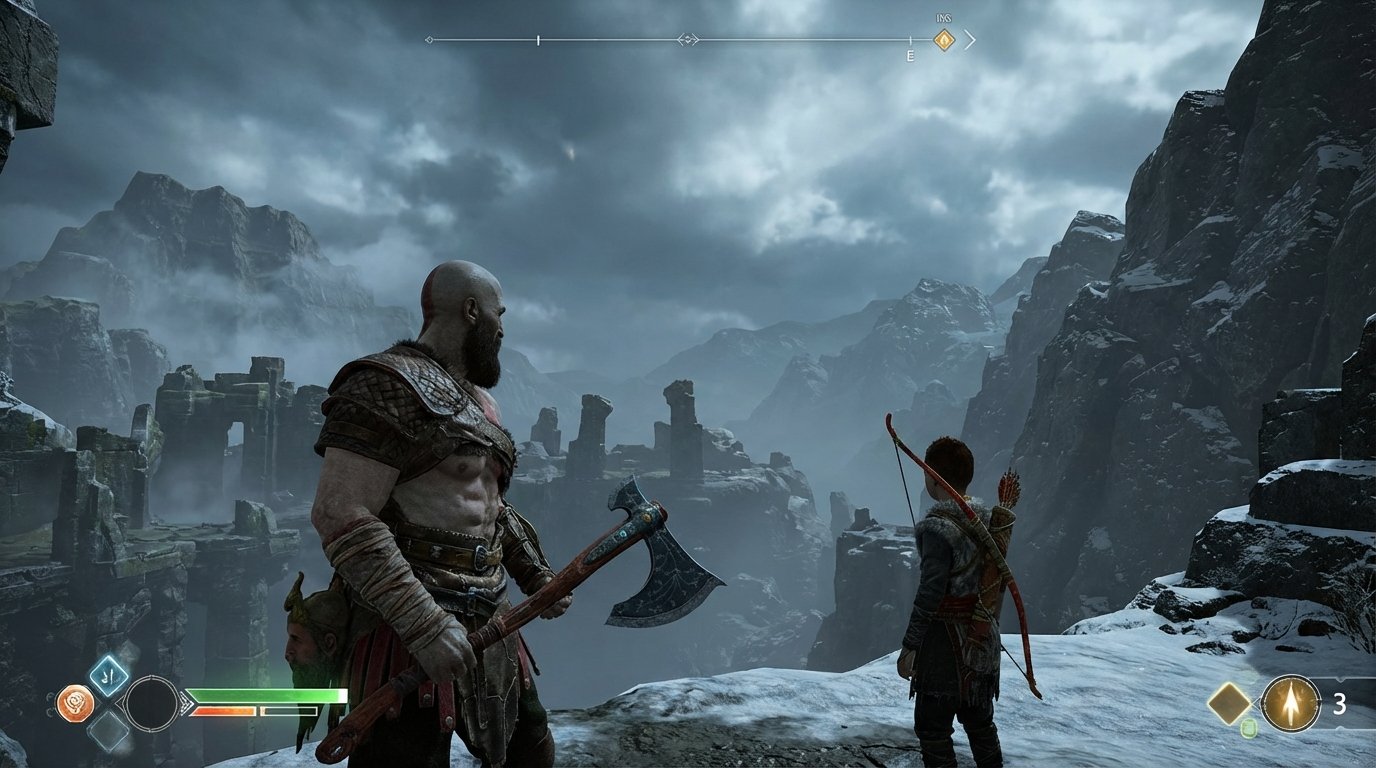Click the double-chevron ornament at compass center

[688, 39]
